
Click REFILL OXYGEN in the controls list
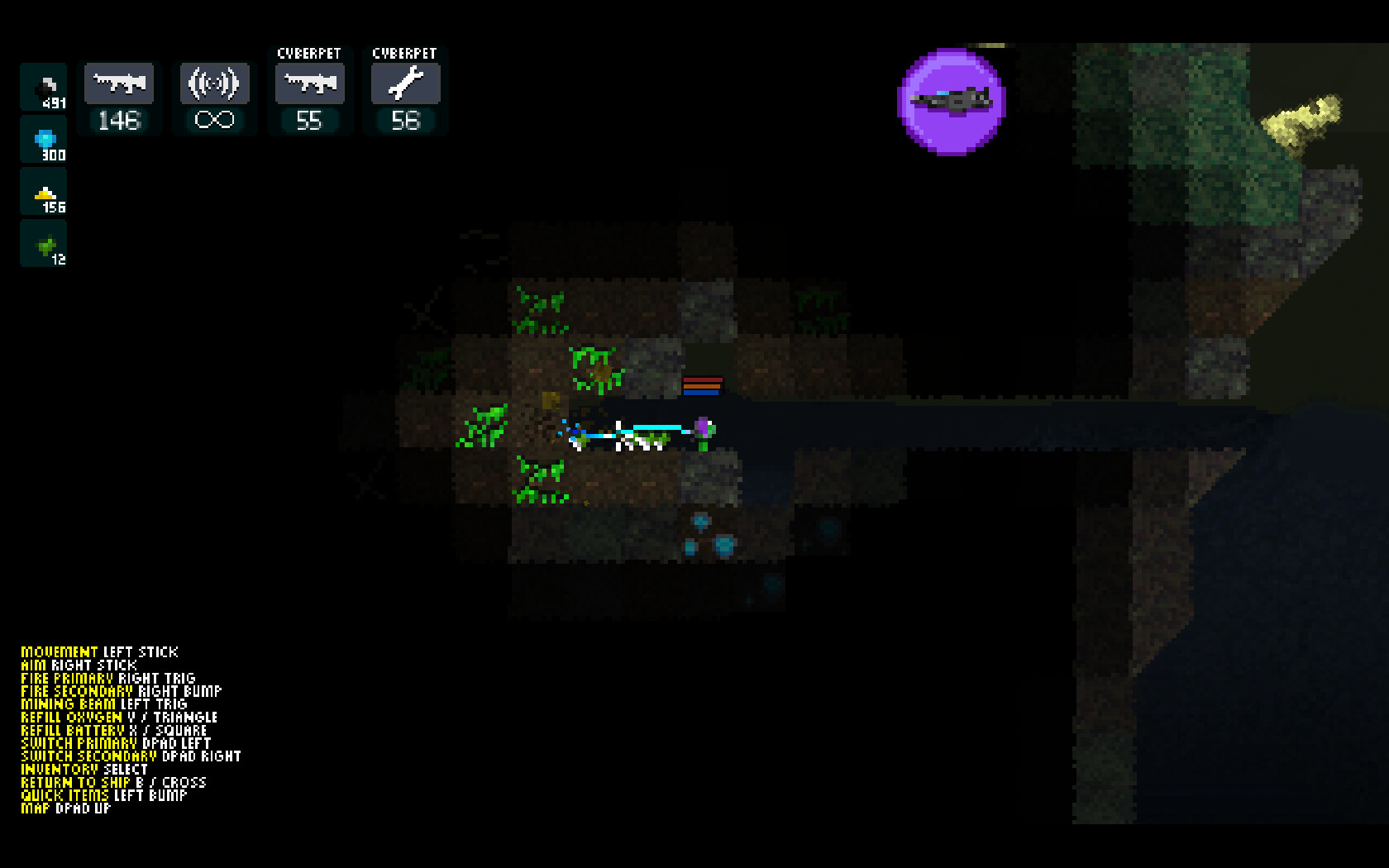(70, 717)
